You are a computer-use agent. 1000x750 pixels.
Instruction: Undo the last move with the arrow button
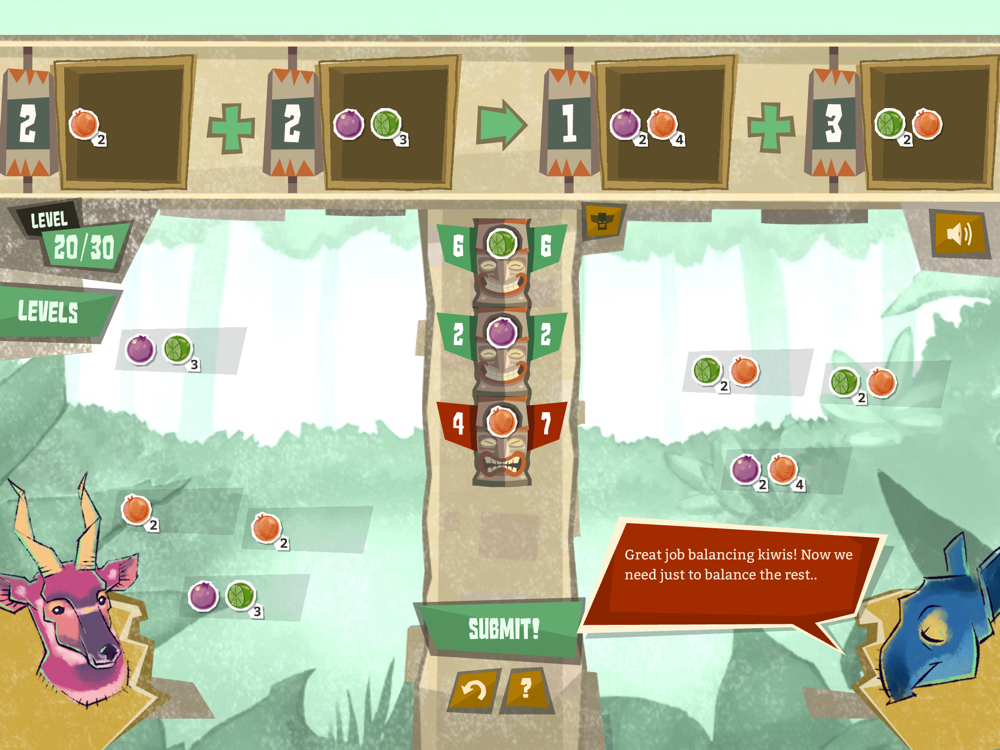pos(474,690)
